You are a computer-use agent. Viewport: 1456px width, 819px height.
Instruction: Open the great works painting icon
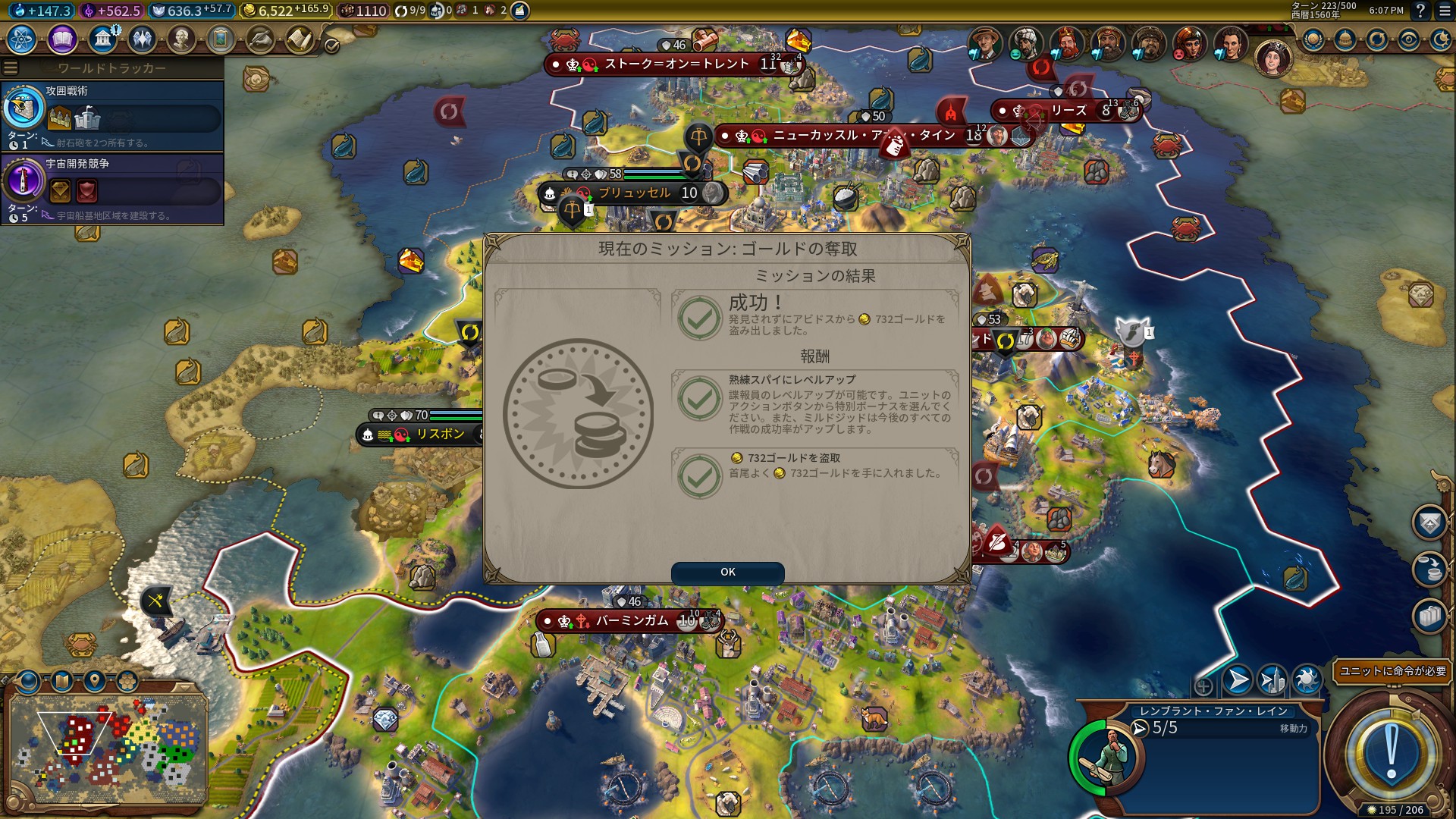221,39
